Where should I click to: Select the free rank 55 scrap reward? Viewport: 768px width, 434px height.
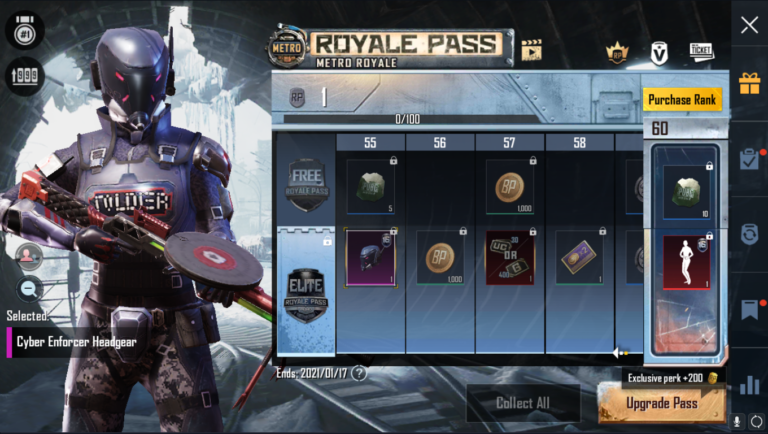tap(370, 186)
